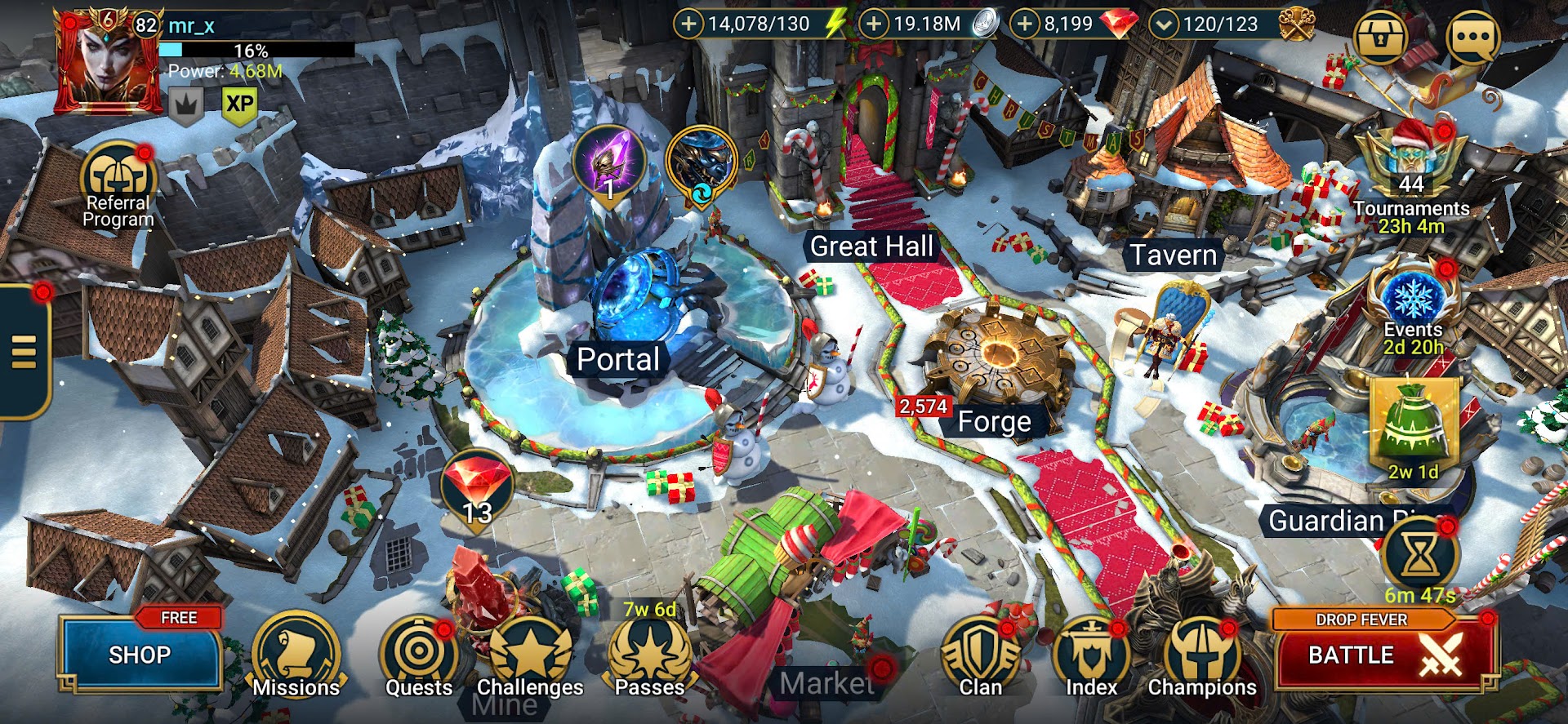Add more gems with the plus button

(1024, 24)
